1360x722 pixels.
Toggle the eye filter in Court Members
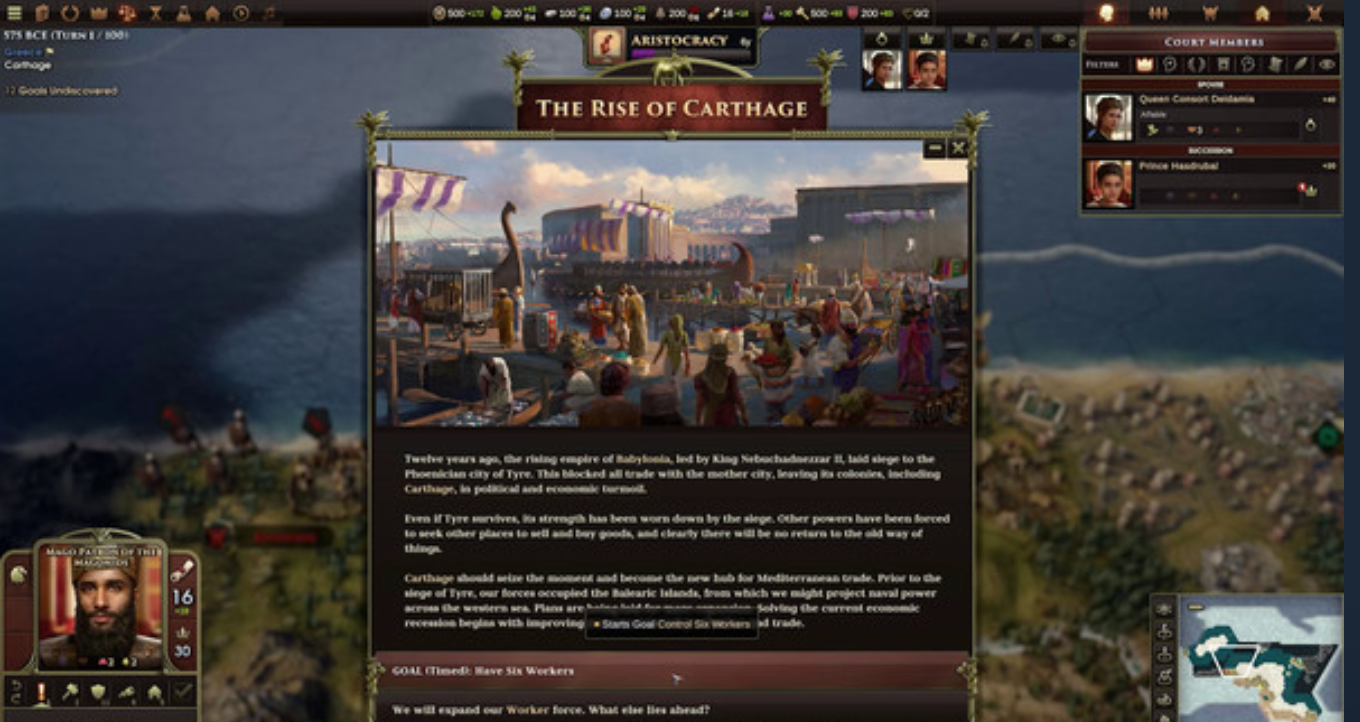pos(1327,64)
